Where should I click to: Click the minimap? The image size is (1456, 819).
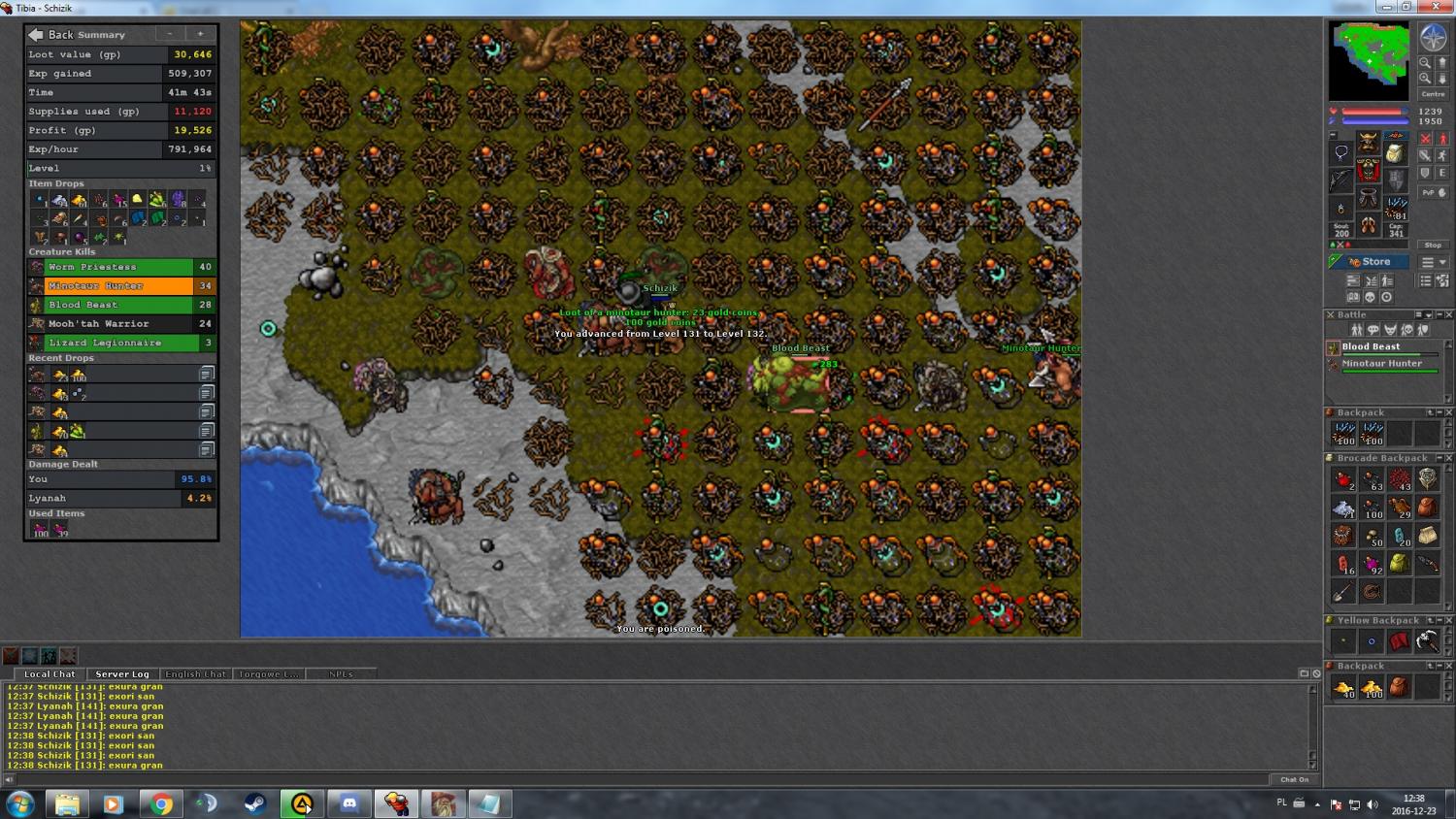[1369, 60]
